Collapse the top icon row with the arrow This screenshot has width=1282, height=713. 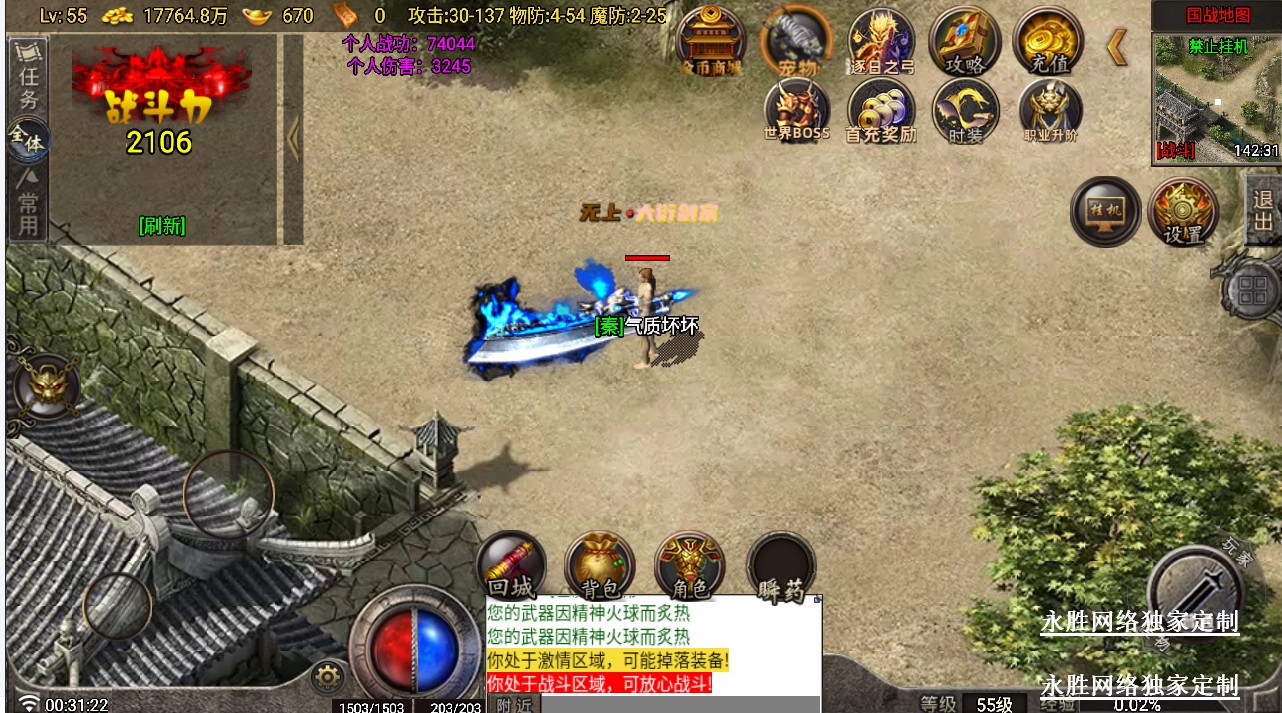tap(1117, 47)
